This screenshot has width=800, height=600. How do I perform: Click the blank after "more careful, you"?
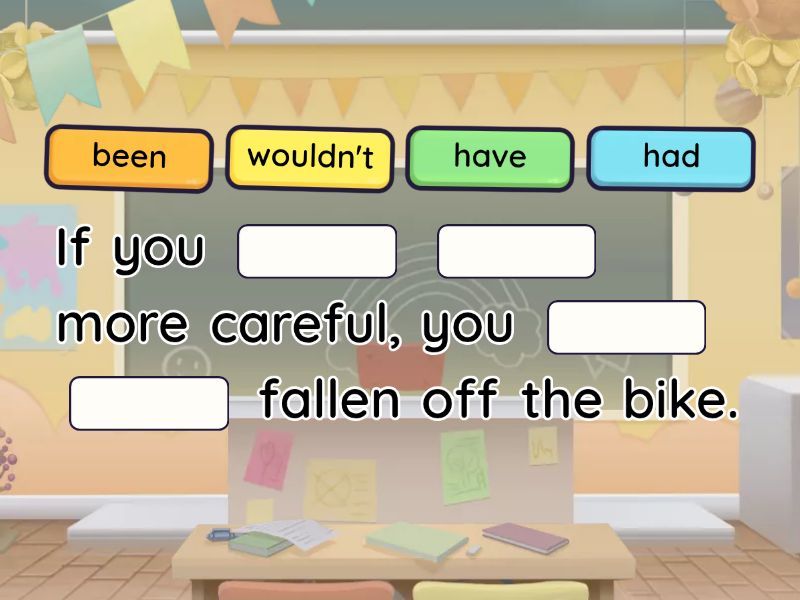tap(627, 327)
